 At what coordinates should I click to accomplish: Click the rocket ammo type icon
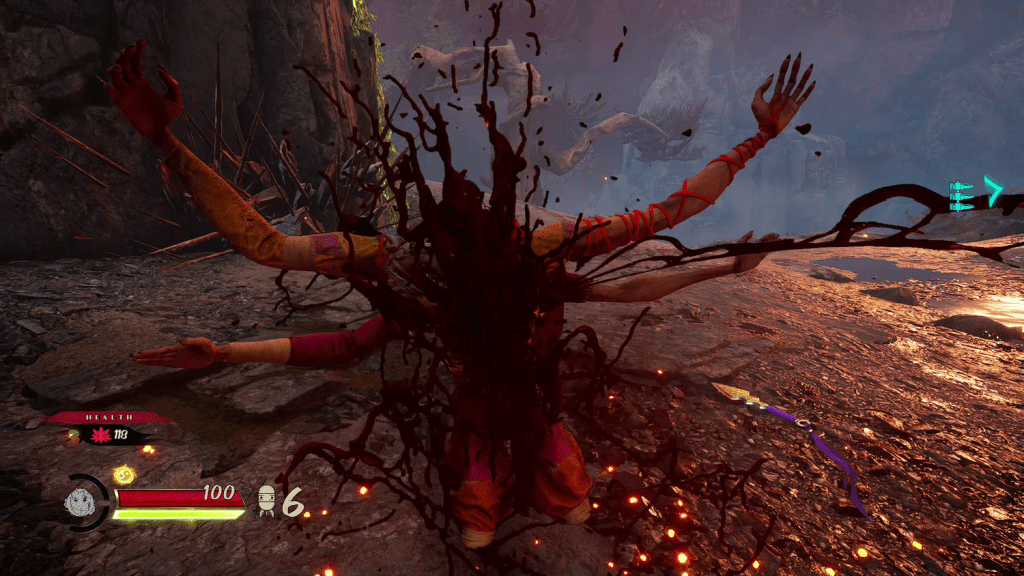(x=267, y=501)
